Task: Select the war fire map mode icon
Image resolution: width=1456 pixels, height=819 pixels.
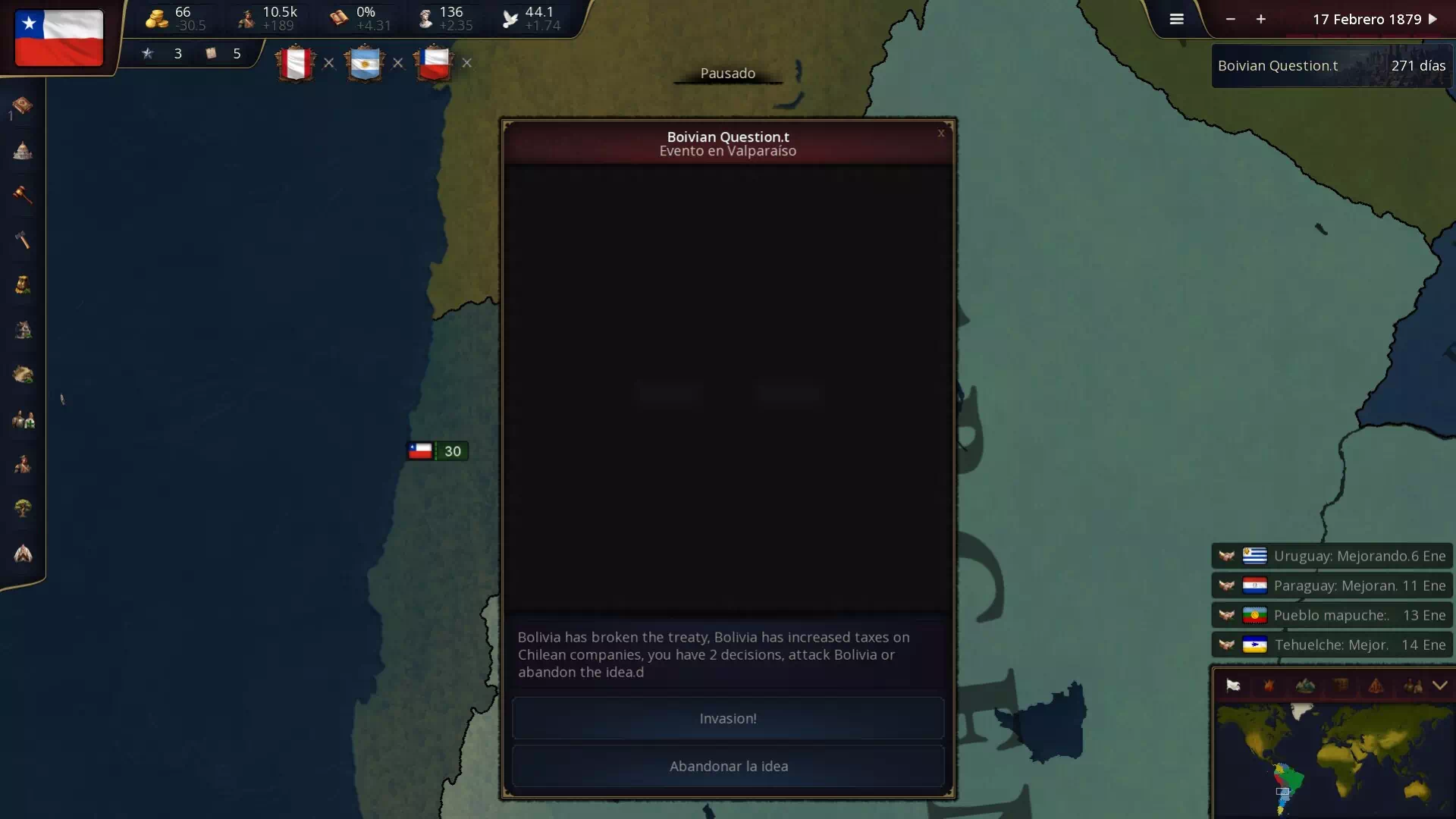Action: tap(1269, 686)
